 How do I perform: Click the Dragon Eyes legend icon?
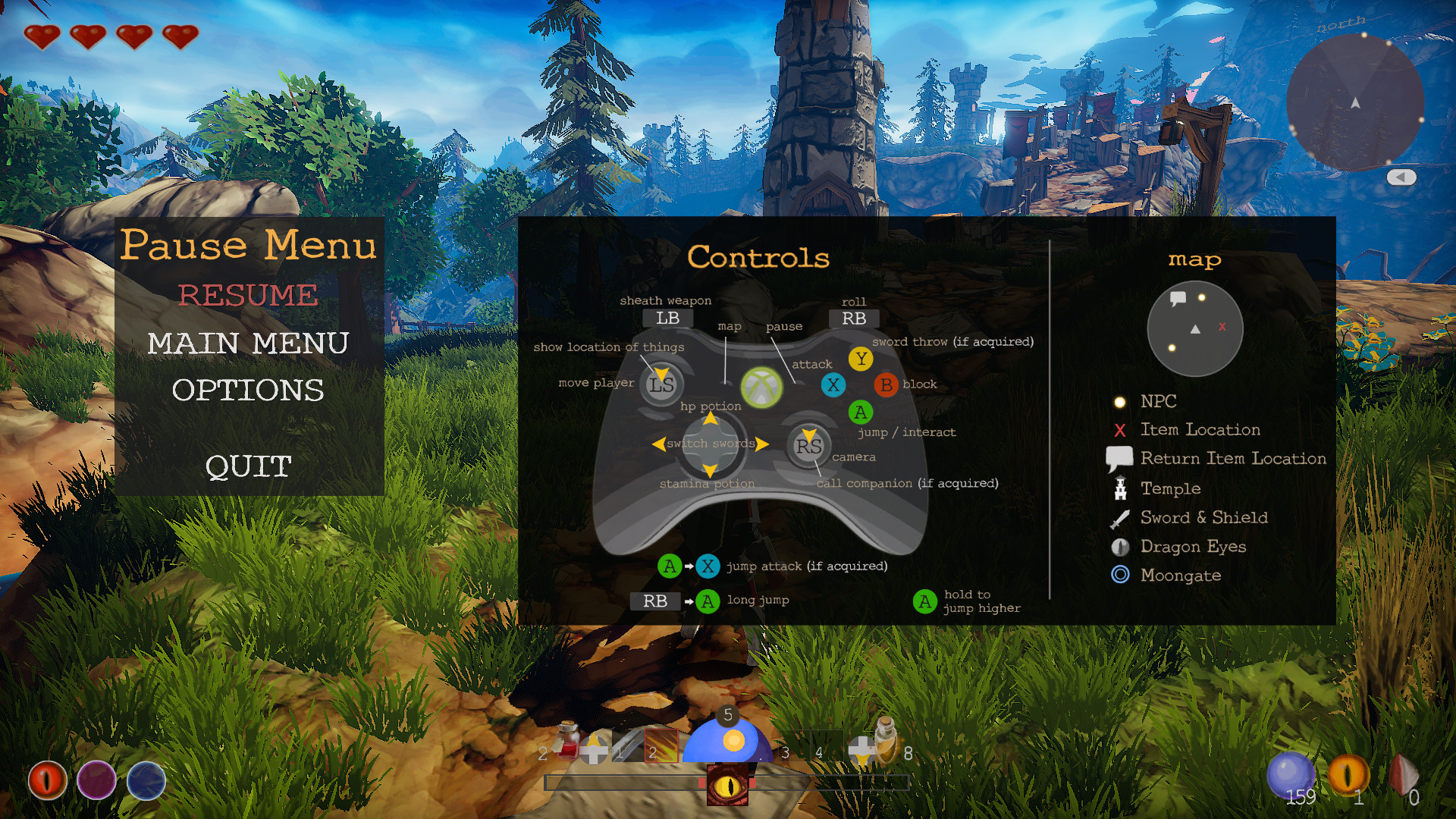point(1120,546)
